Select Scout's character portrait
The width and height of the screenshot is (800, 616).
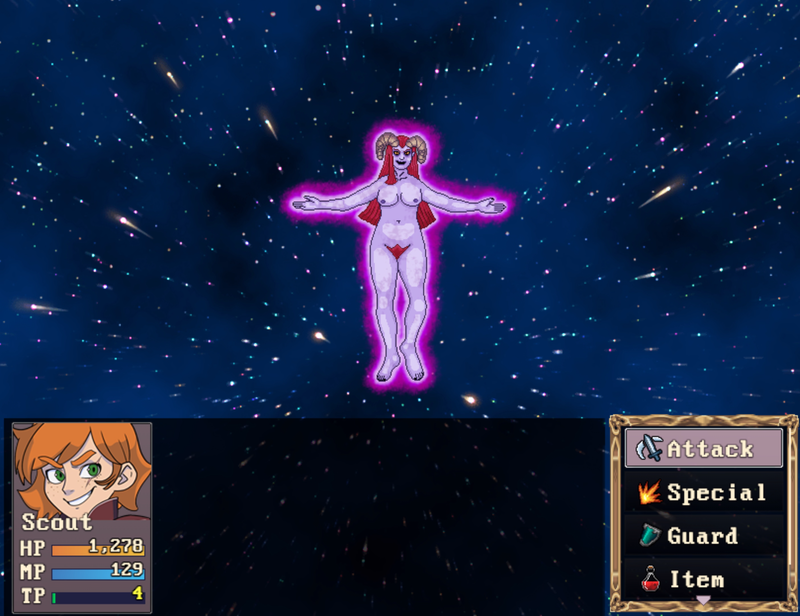tap(82, 470)
